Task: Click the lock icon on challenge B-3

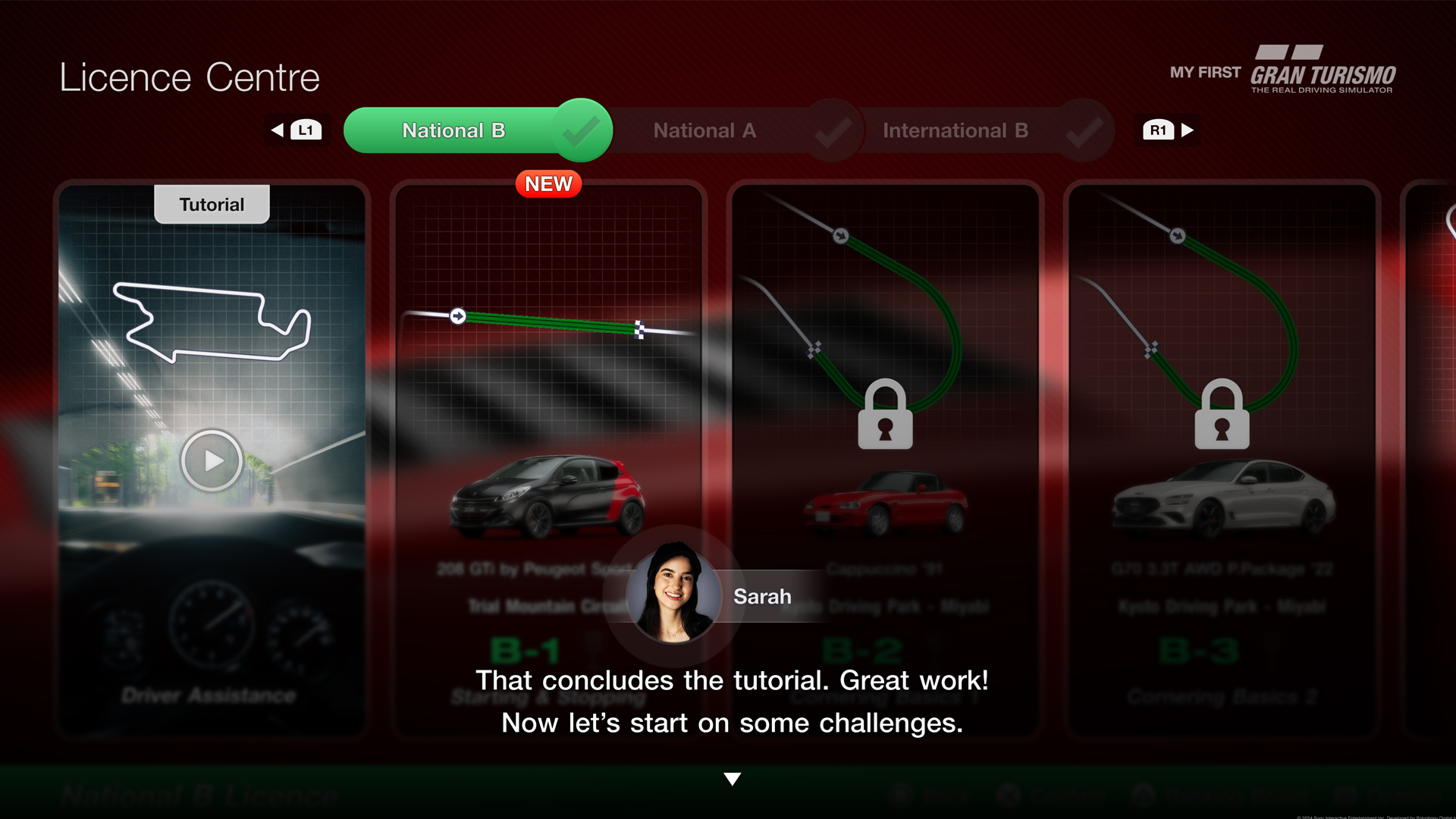Action: point(1222,414)
